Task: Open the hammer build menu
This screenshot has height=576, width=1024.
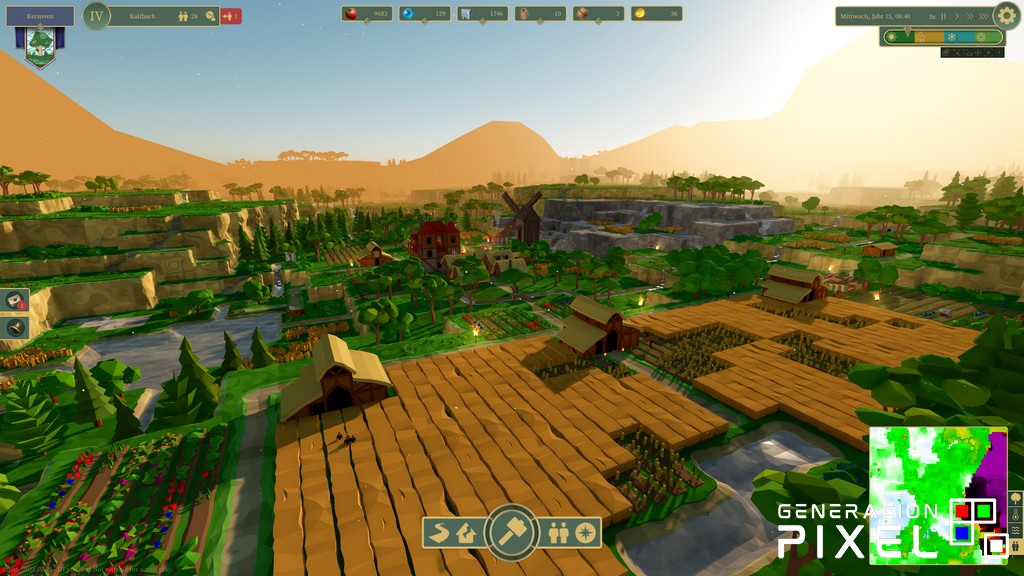Action: click(x=512, y=532)
